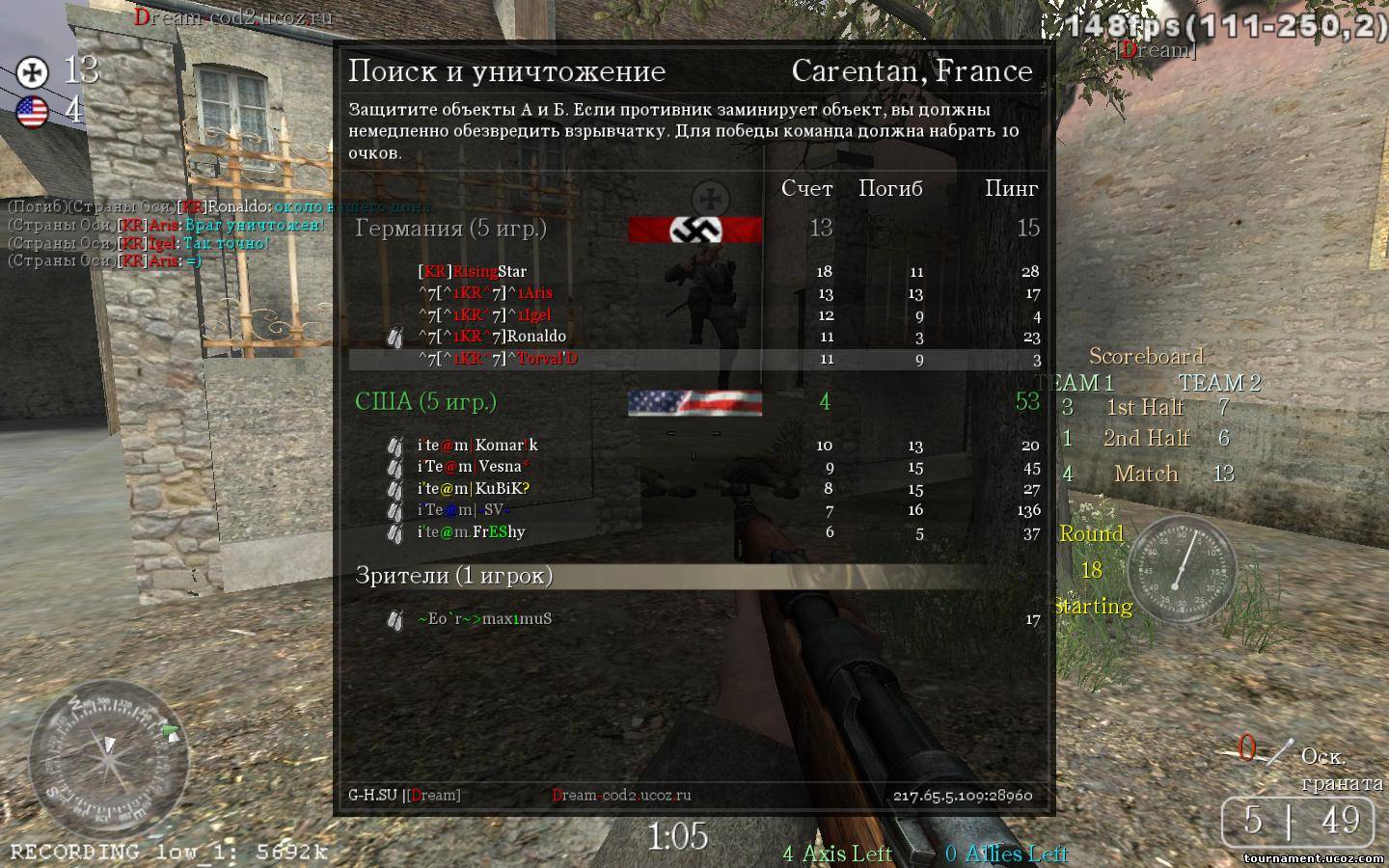Click the American flag next to США
Screen dimensions: 1389x868
694,402
